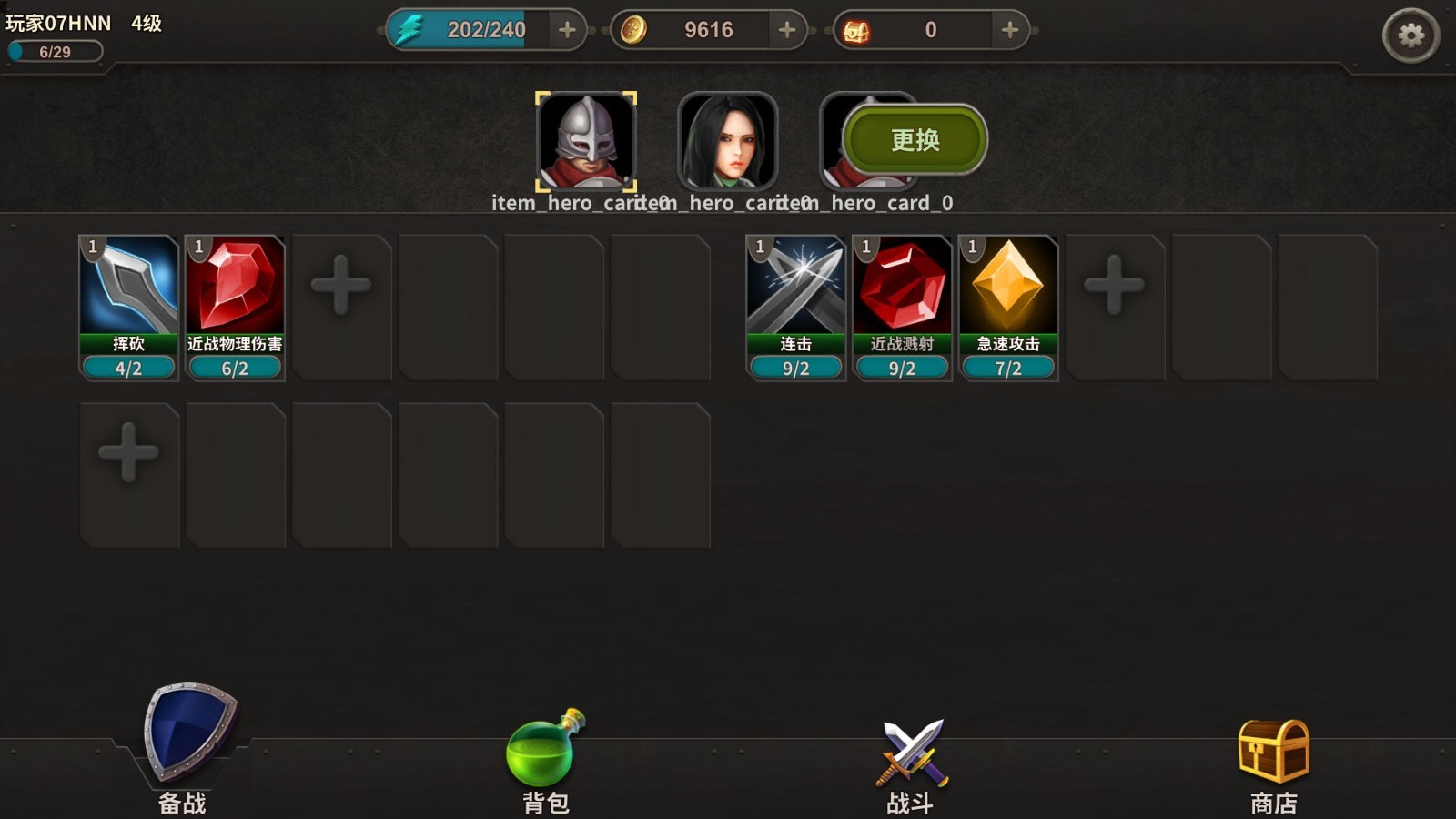1456x819 pixels.
Task: Click the plus beside the chest counter
Action: [x=1008, y=29]
